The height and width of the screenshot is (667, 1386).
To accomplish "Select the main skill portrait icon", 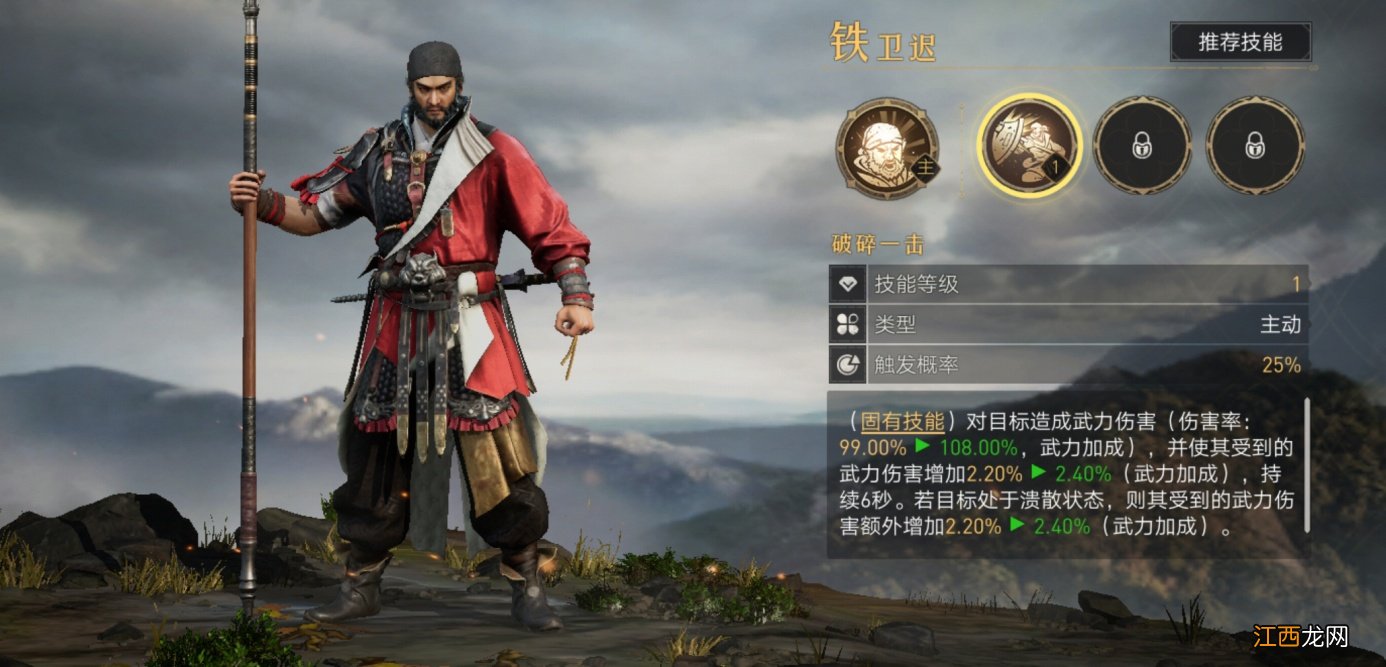I will 887,148.
